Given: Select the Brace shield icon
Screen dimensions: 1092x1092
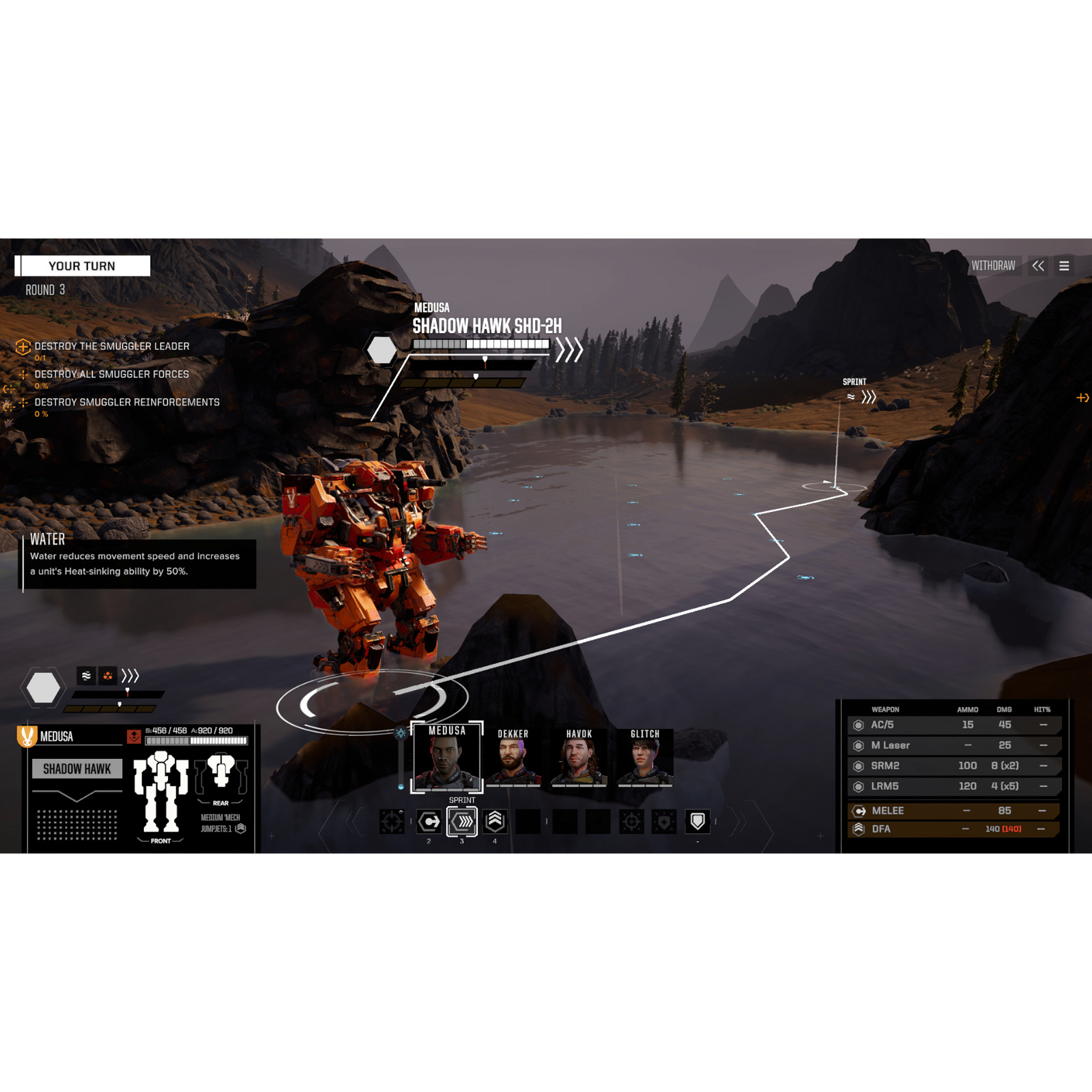Looking at the screenshot, I should tap(697, 821).
